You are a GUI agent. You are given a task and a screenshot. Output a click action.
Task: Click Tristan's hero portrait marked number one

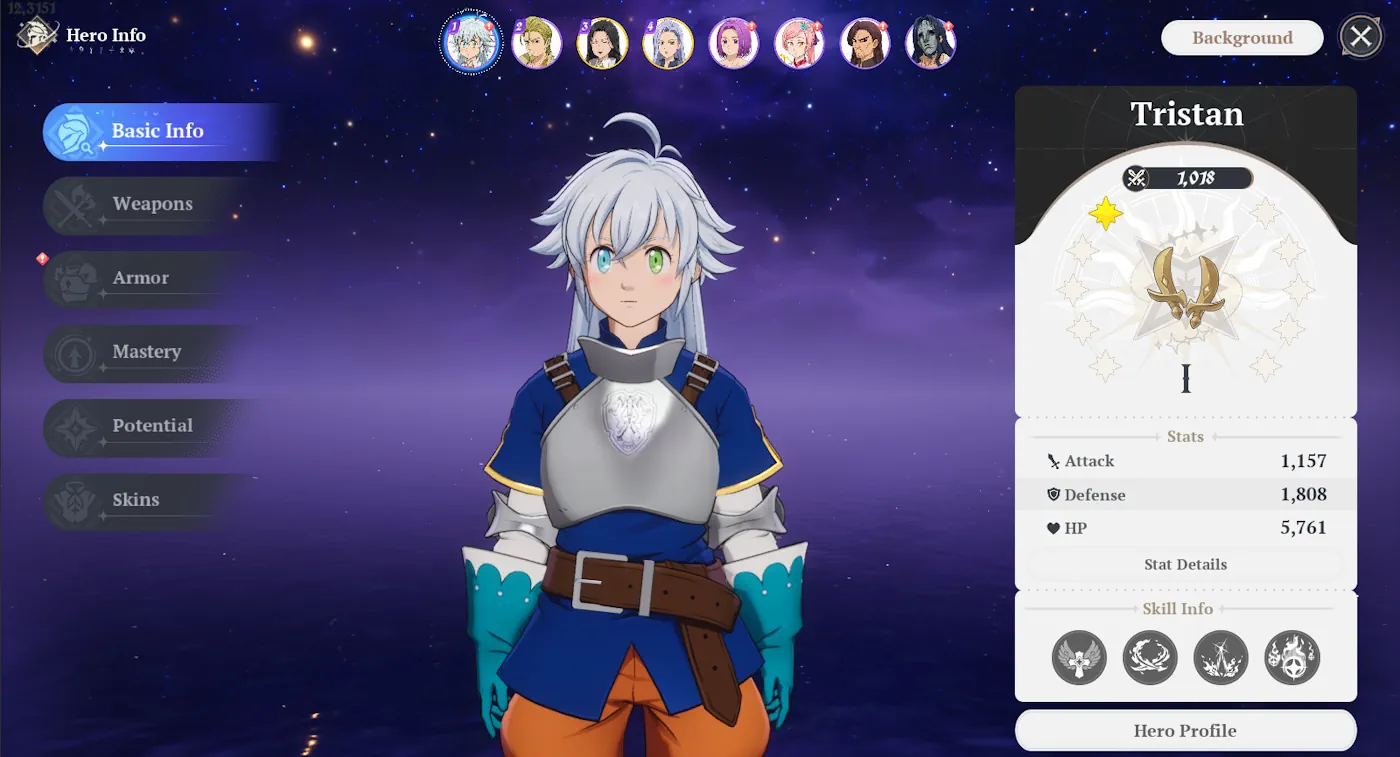click(x=470, y=42)
